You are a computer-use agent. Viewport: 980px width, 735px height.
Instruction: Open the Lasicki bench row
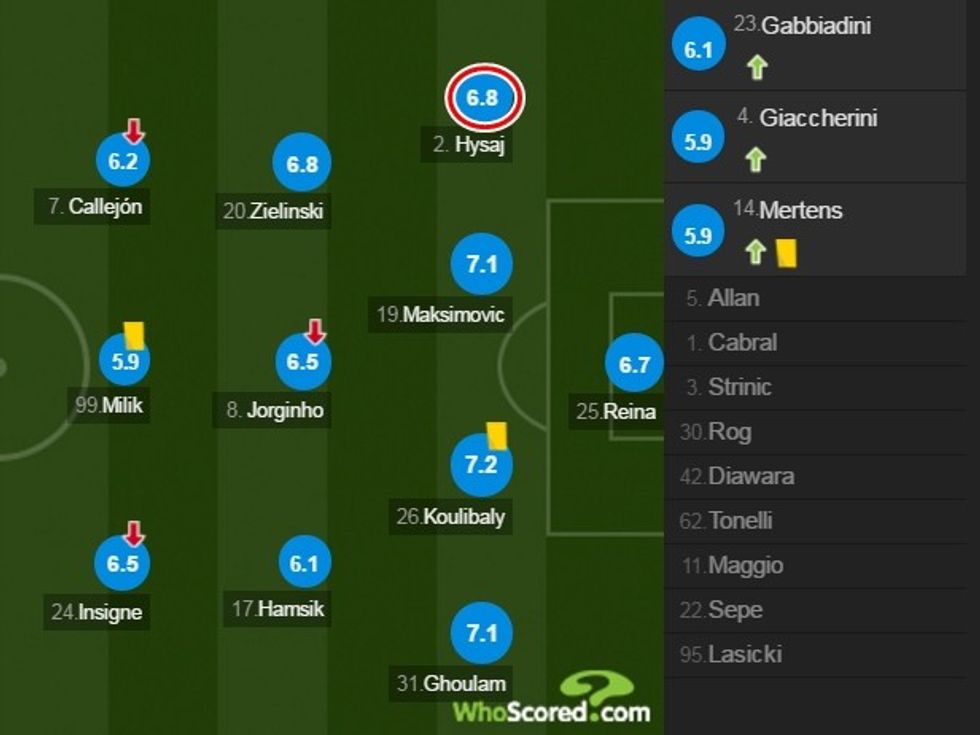pyautogui.click(x=744, y=655)
